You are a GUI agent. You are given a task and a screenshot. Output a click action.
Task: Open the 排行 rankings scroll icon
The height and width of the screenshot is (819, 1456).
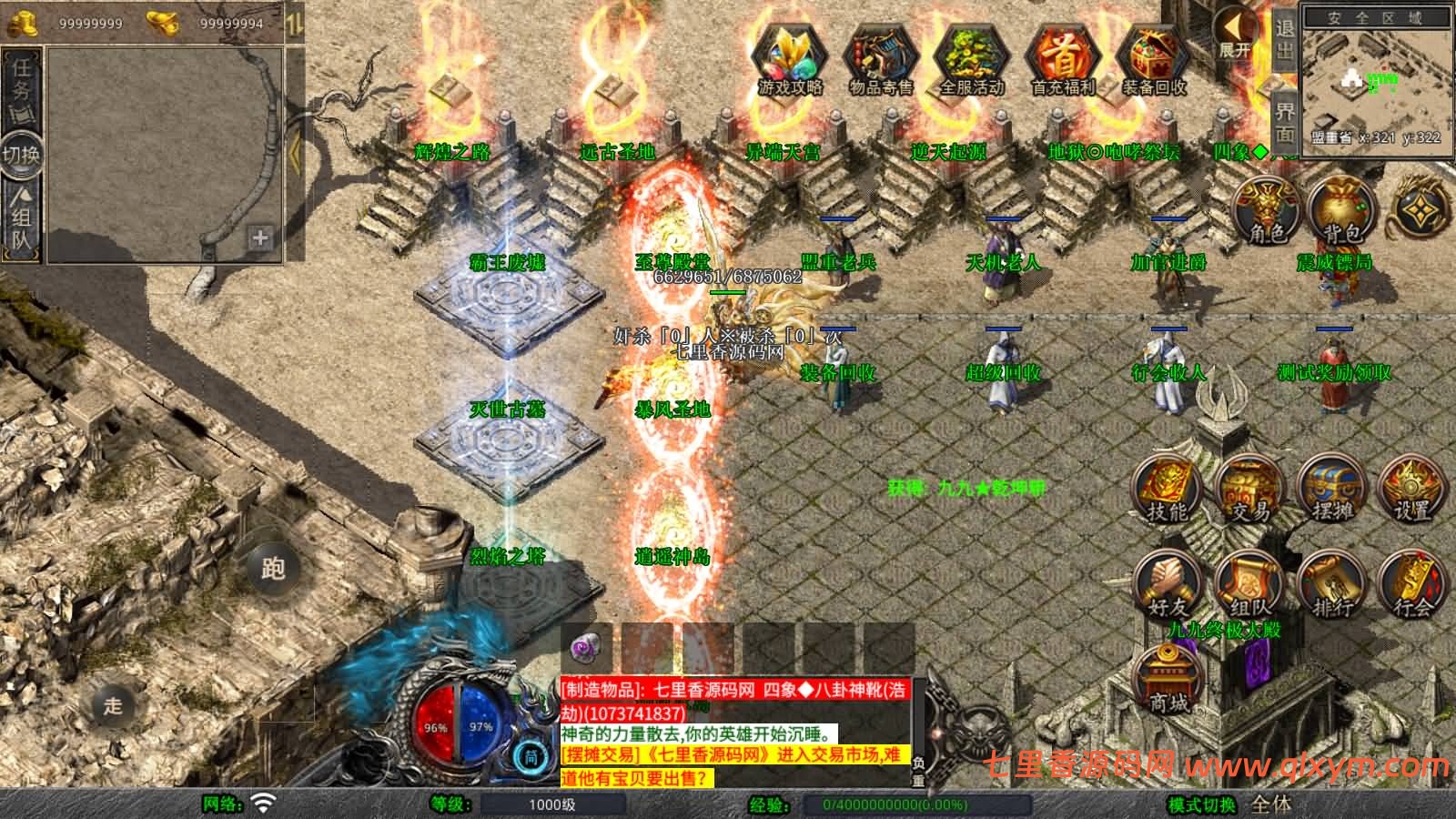(1331, 585)
